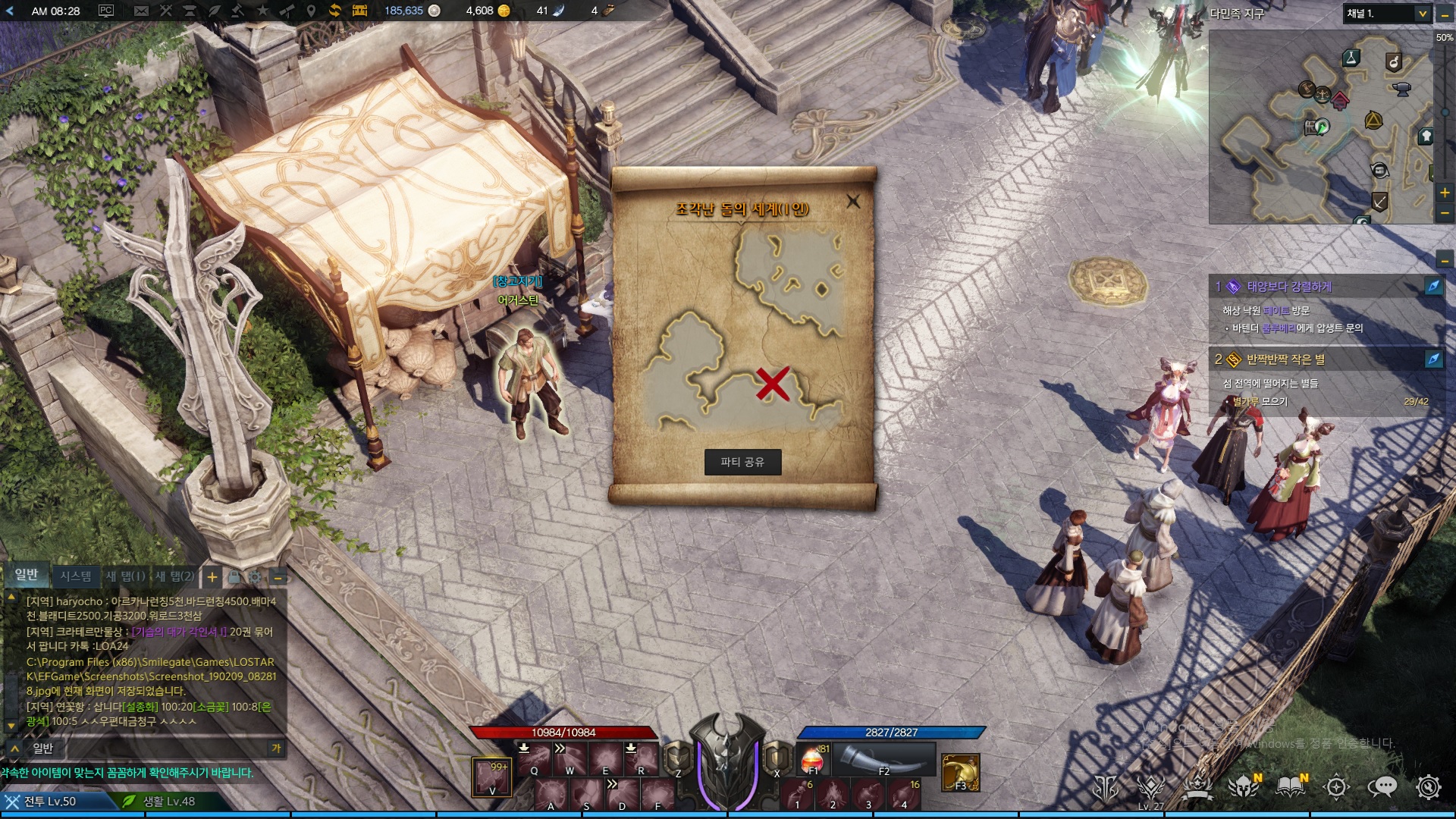
Task: Add a new chat tab with the plus button
Action: pyautogui.click(x=212, y=577)
